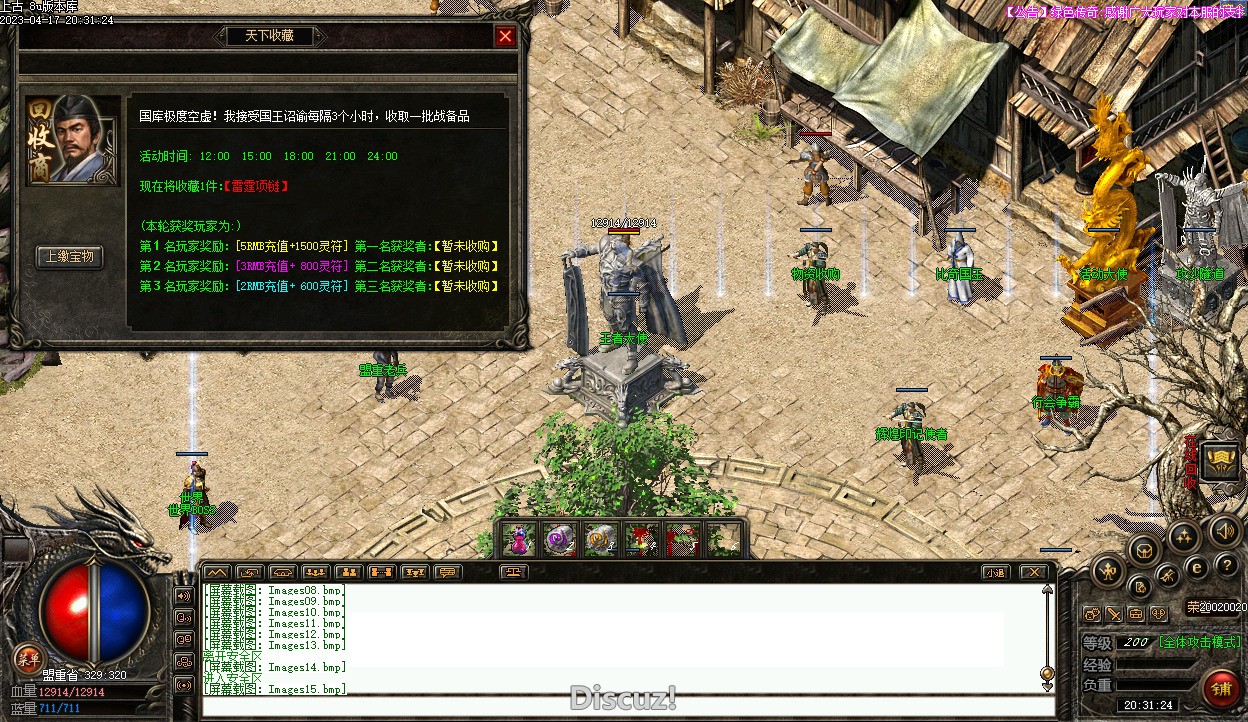Open the character equipment warrior icon

pos(1108,572)
